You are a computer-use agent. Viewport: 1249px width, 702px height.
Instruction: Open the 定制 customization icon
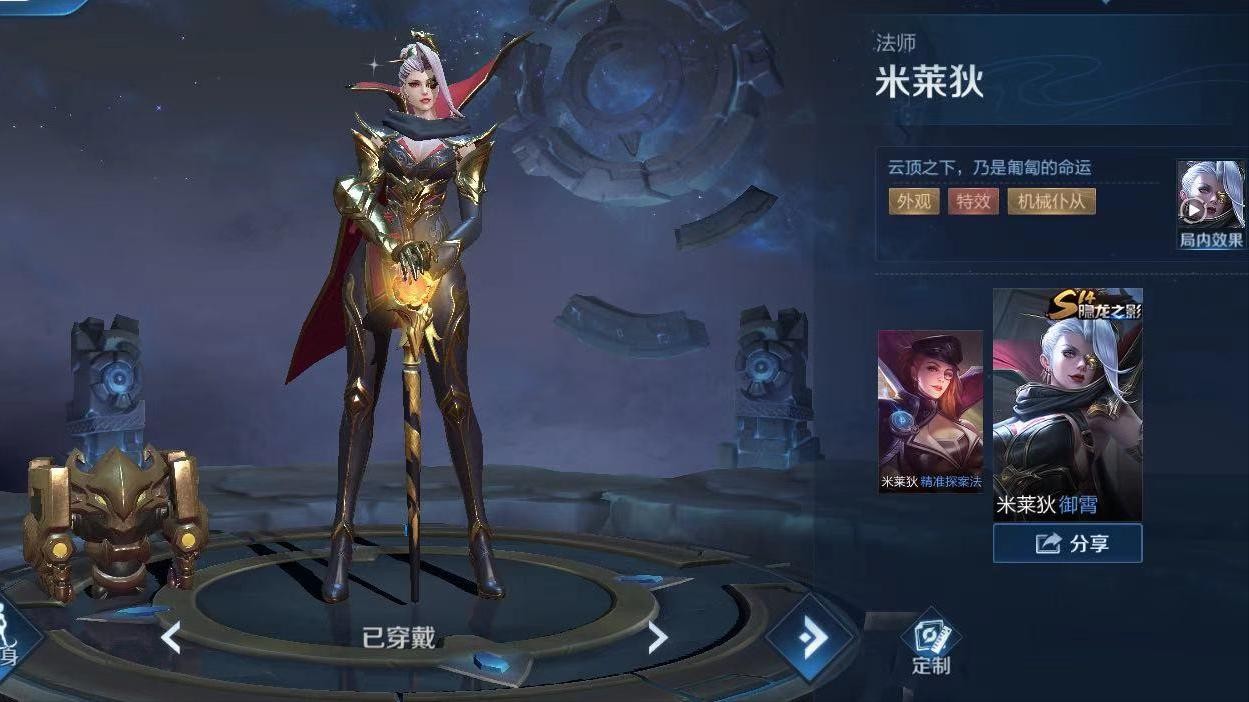pyautogui.click(x=931, y=642)
